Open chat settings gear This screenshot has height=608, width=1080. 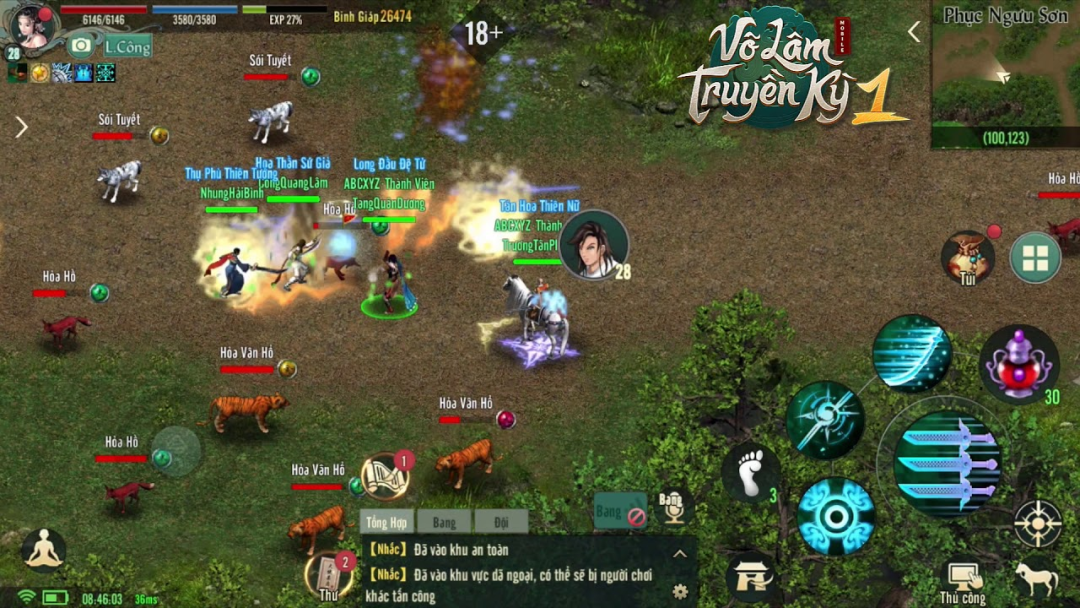tap(680, 591)
